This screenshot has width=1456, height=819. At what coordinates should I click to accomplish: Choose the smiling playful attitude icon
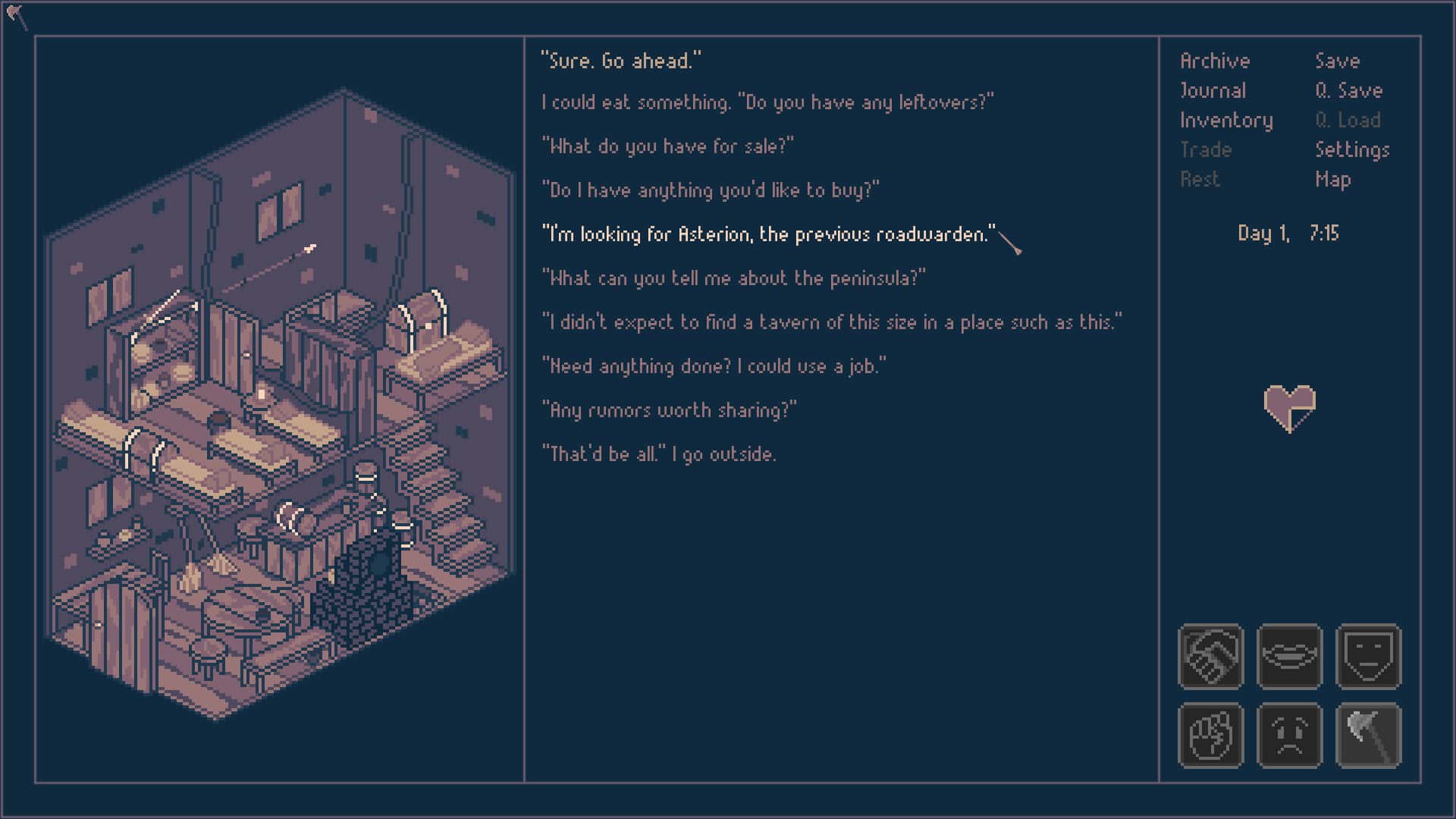pos(1290,657)
